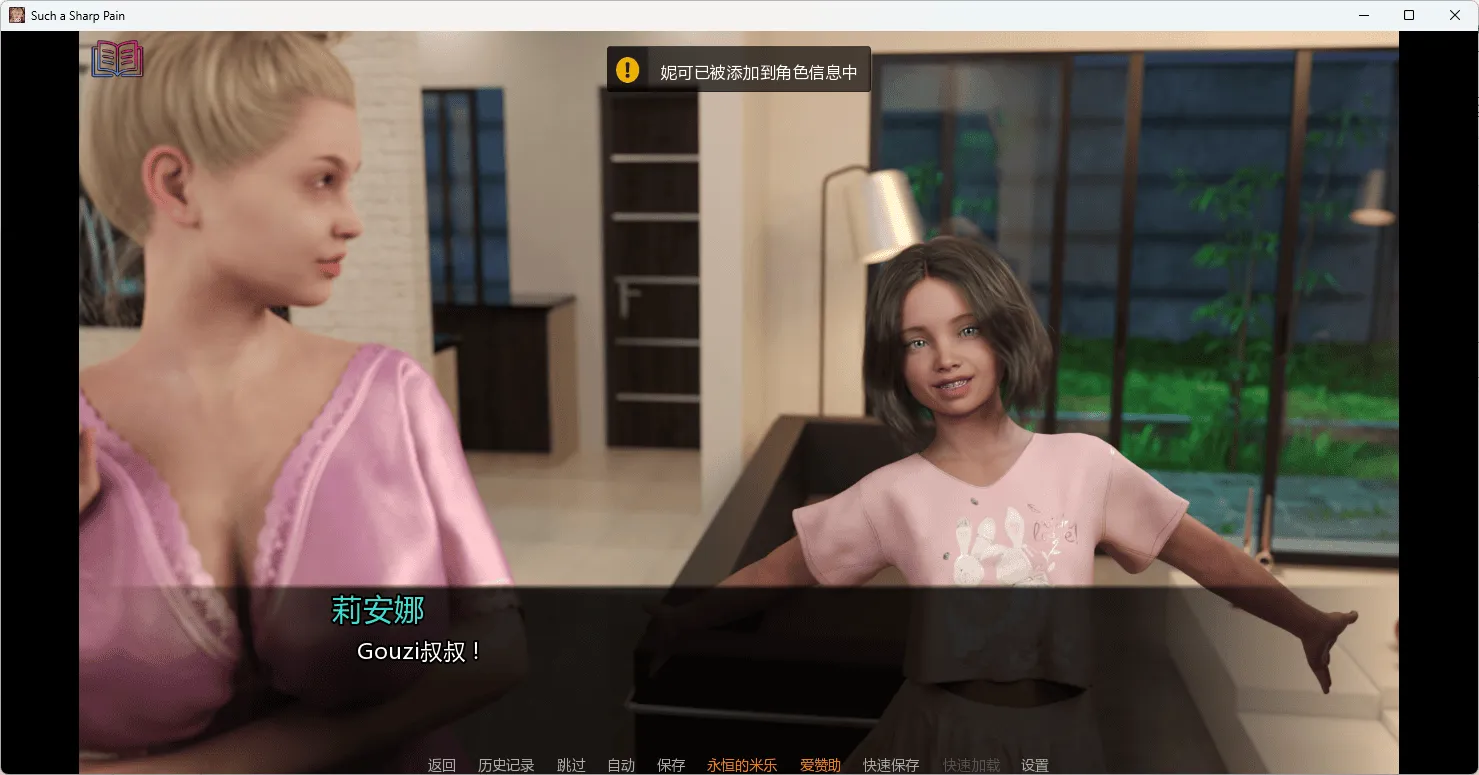
Task: Click the speaker name 莉安娜
Action: pos(377,610)
